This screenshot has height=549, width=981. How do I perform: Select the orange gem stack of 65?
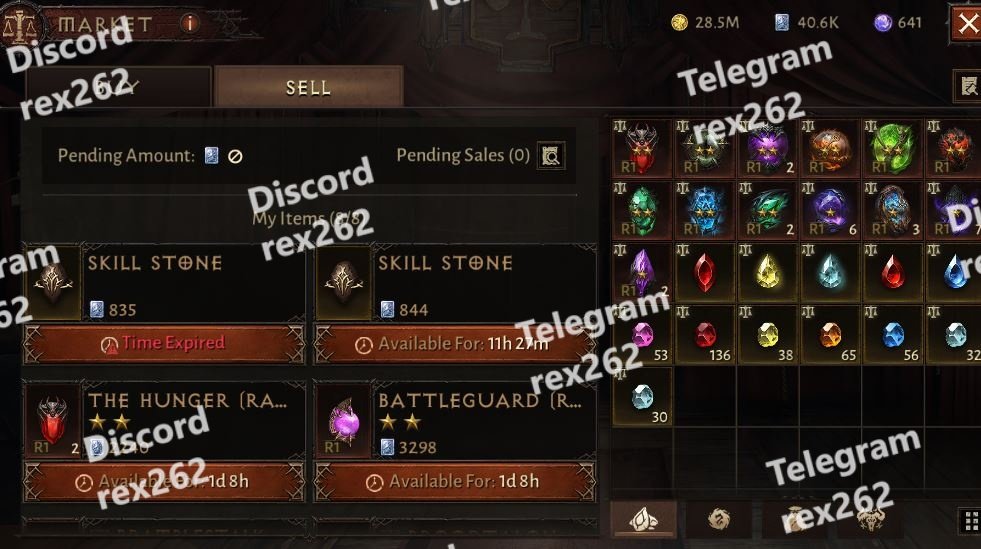pyautogui.click(x=830, y=335)
